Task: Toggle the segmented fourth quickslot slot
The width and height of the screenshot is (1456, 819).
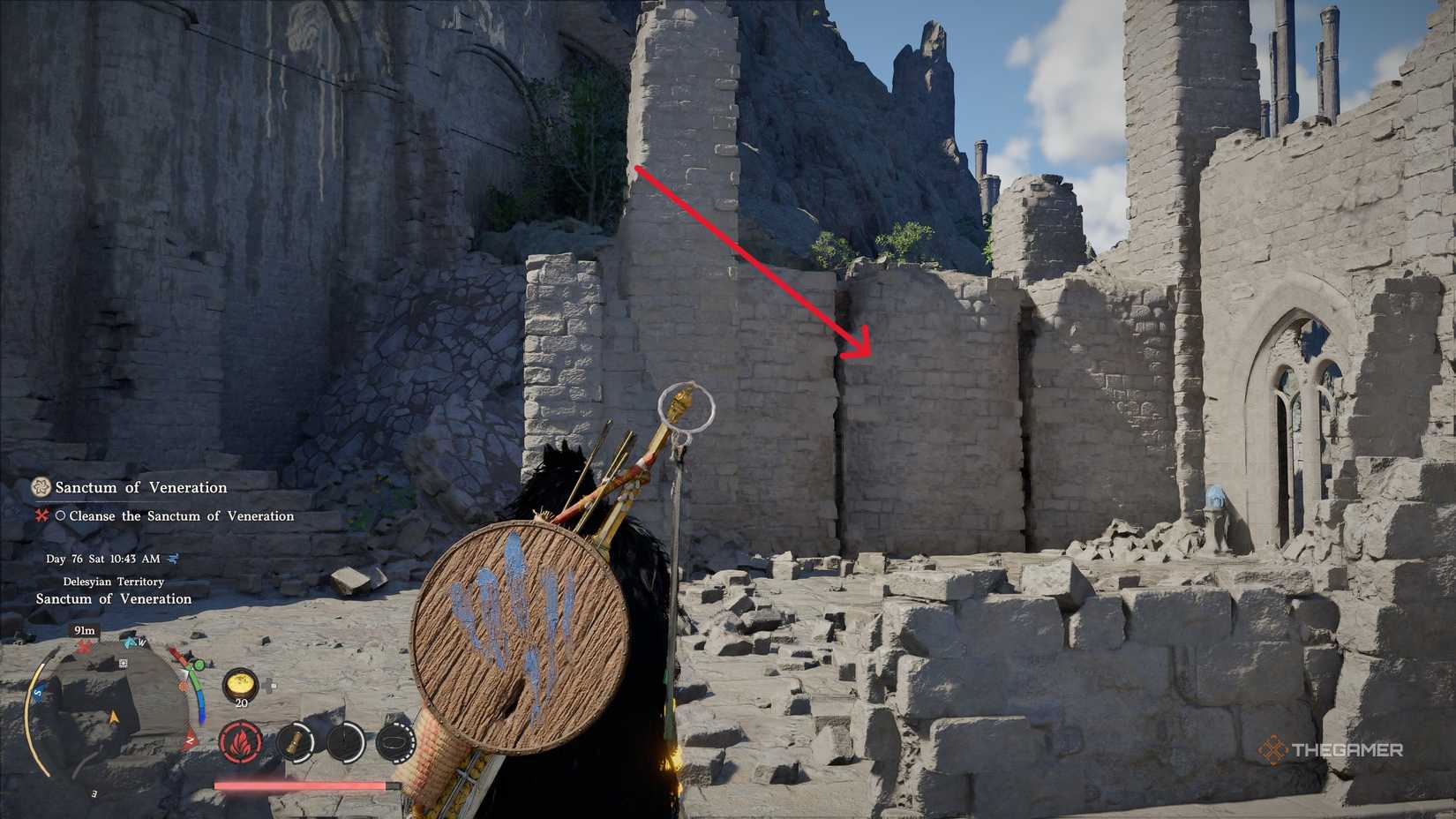Action: coord(394,742)
